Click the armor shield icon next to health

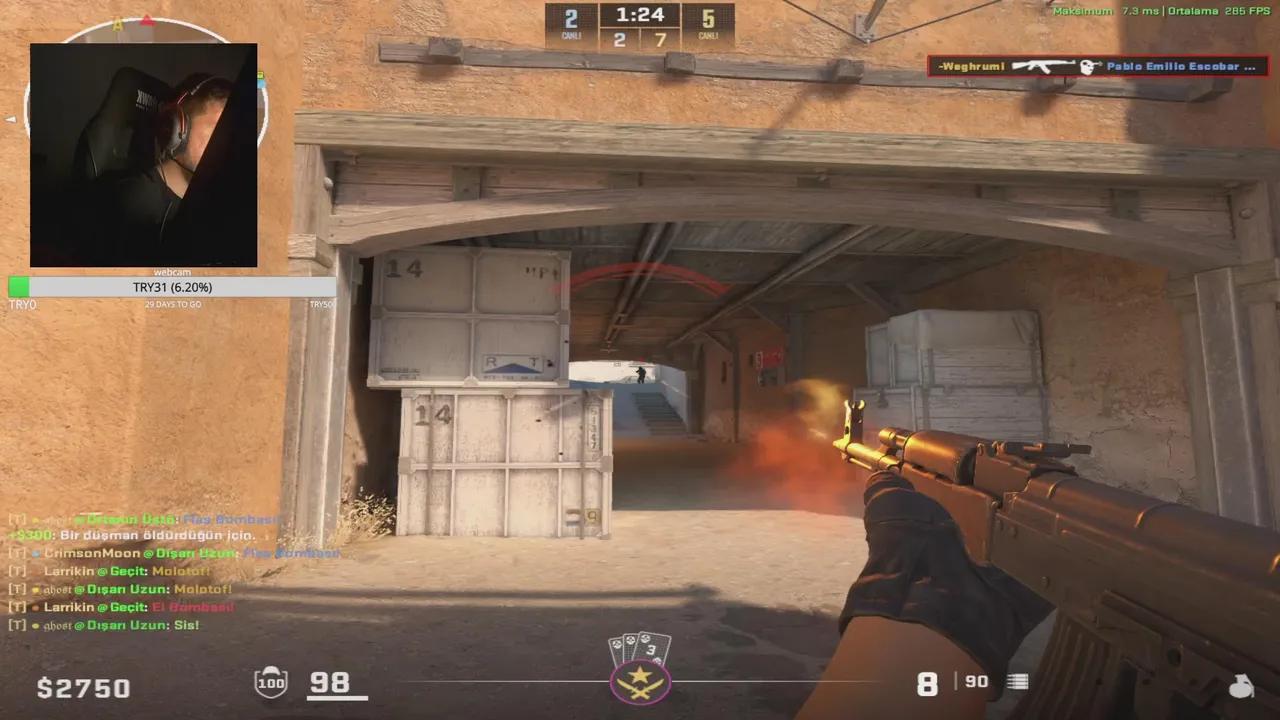(269, 684)
